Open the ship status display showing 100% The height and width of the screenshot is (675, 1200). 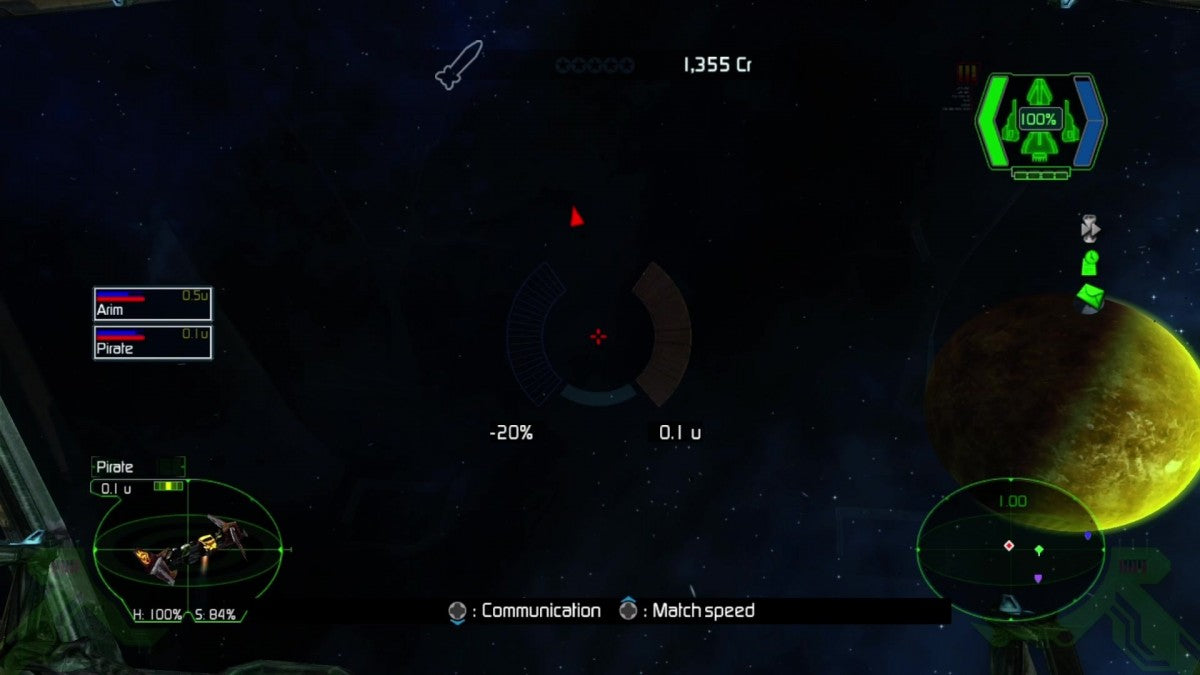point(1039,122)
